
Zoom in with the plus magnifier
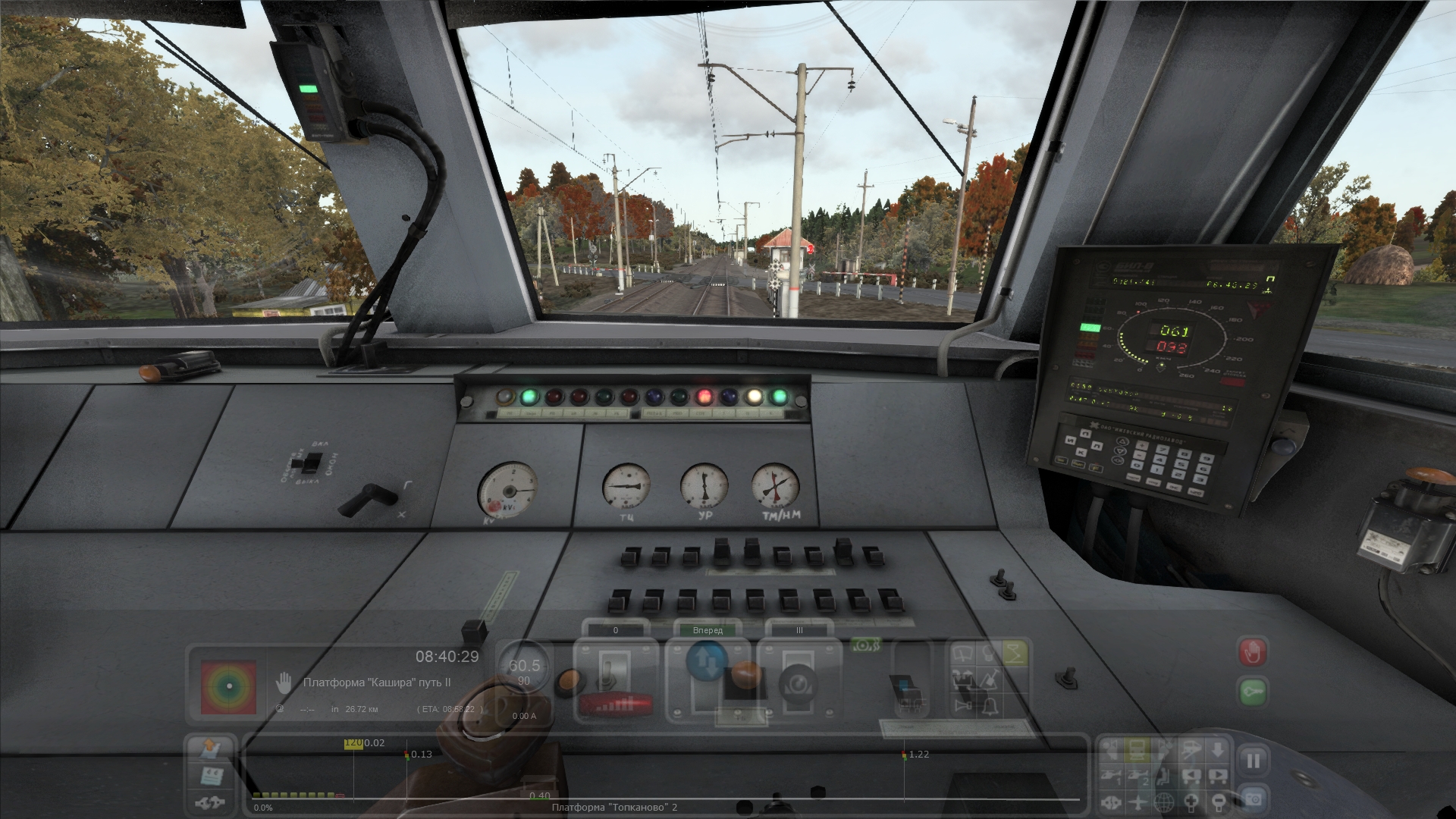1191,802
